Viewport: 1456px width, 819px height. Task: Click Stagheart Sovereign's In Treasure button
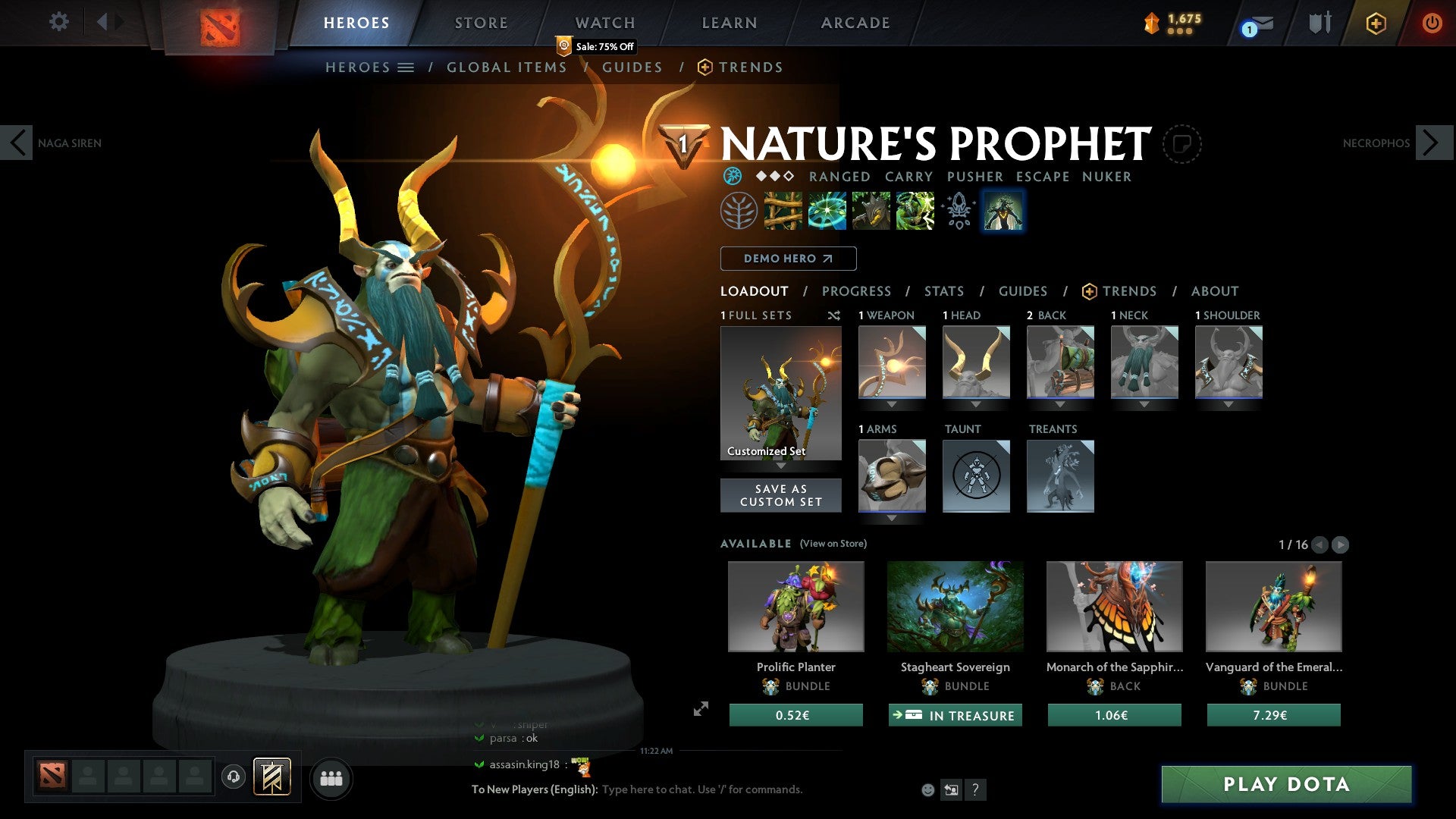pyautogui.click(x=955, y=715)
